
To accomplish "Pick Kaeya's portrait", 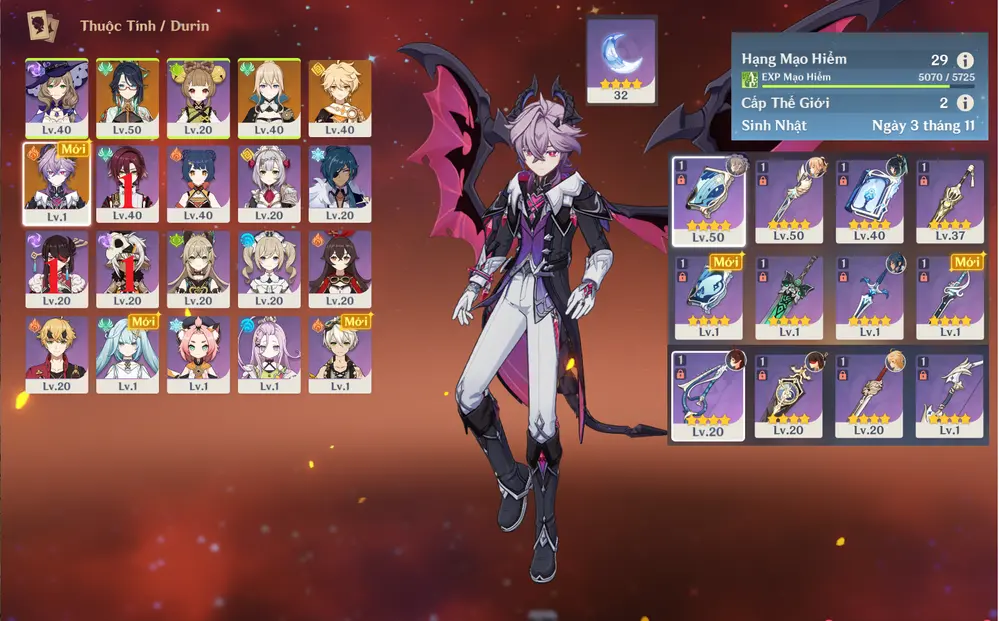I will coord(340,184).
